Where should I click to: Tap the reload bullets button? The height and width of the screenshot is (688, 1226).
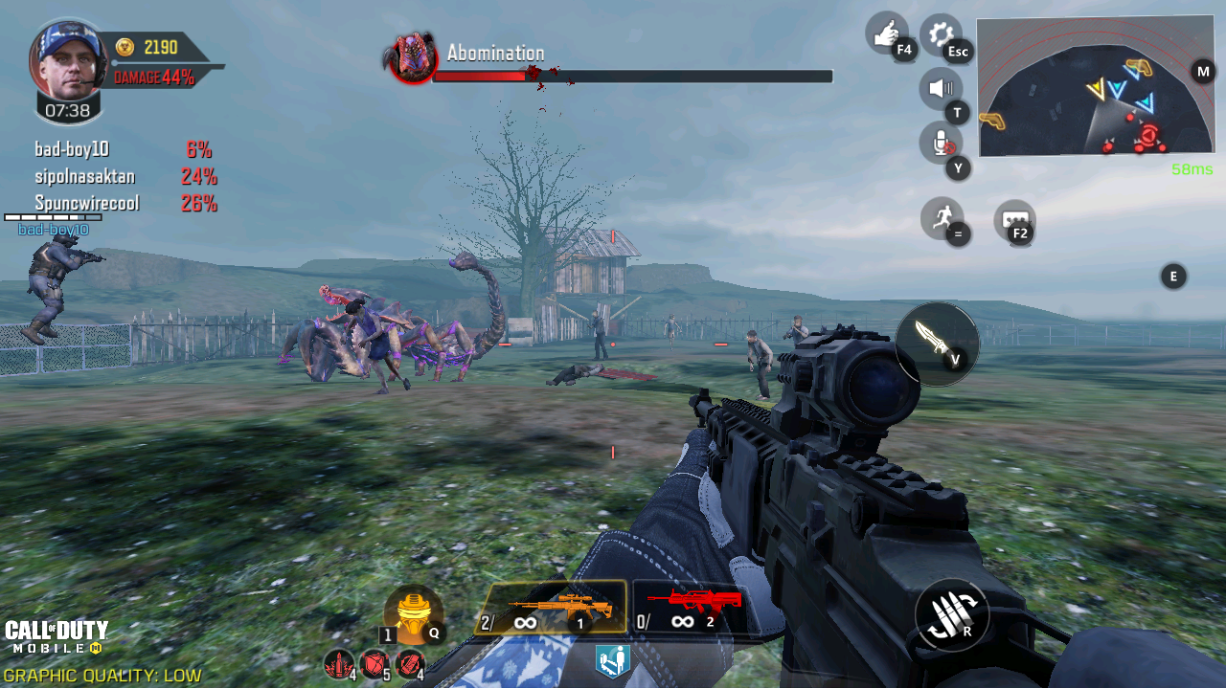[x=951, y=614]
